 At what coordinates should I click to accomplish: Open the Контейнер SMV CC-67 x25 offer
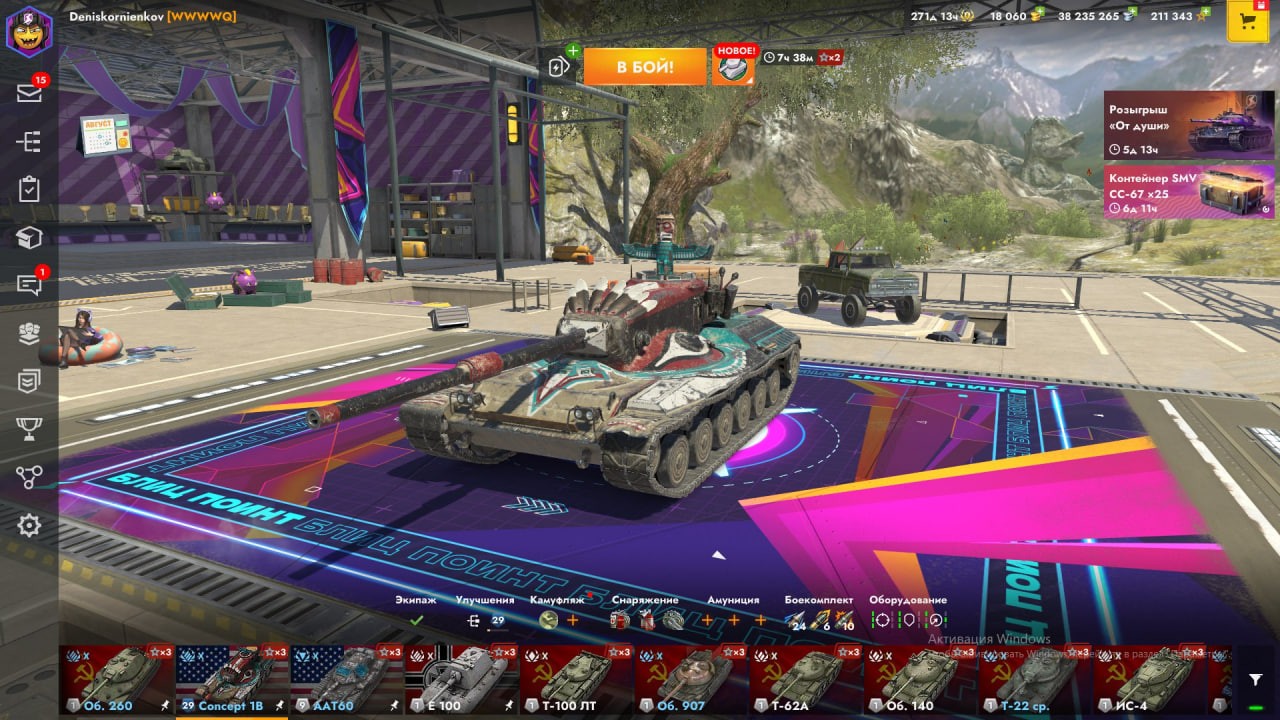(1189, 191)
